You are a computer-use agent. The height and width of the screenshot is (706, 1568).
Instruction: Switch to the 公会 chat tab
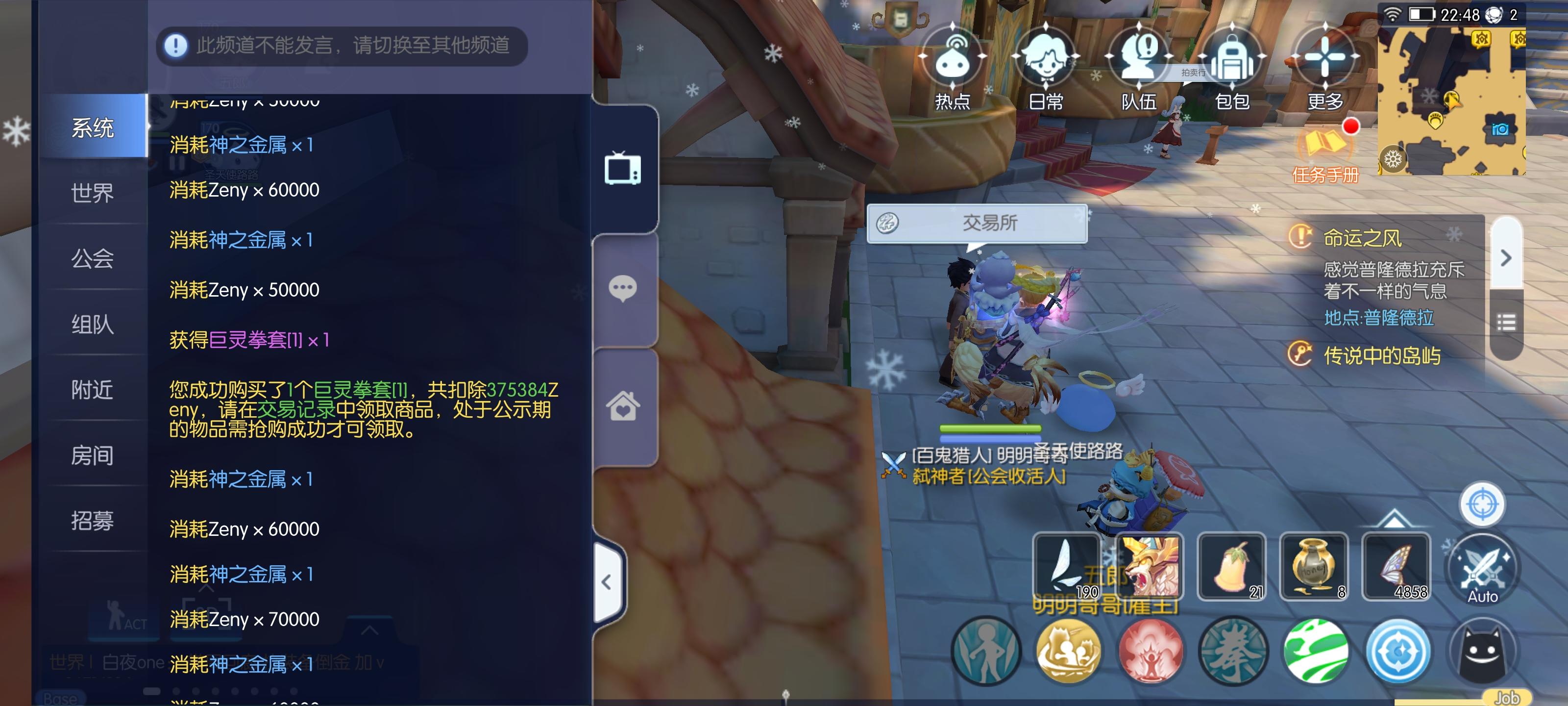(x=93, y=260)
